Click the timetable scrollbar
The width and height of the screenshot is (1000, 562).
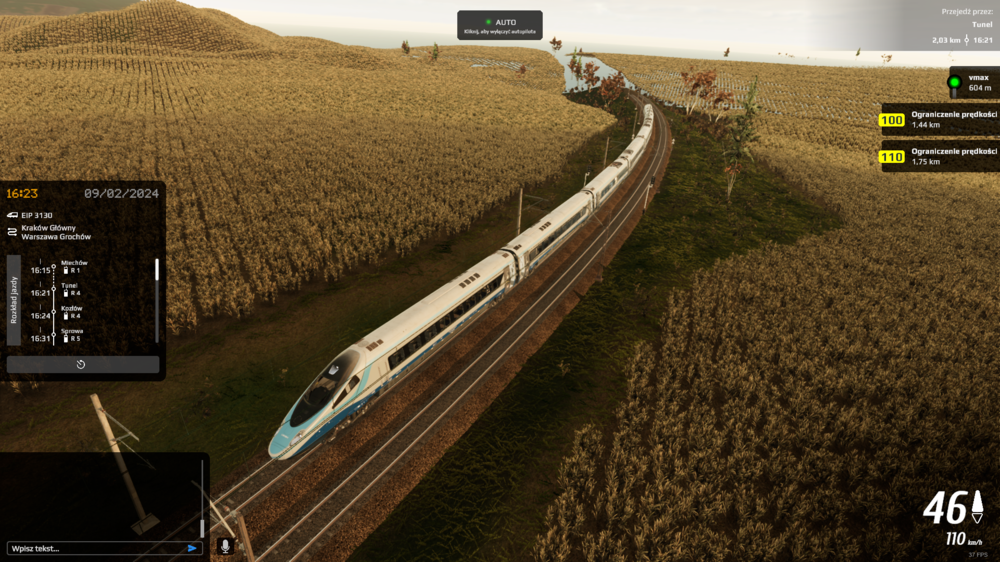pyautogui.click(x=157, y=271)
